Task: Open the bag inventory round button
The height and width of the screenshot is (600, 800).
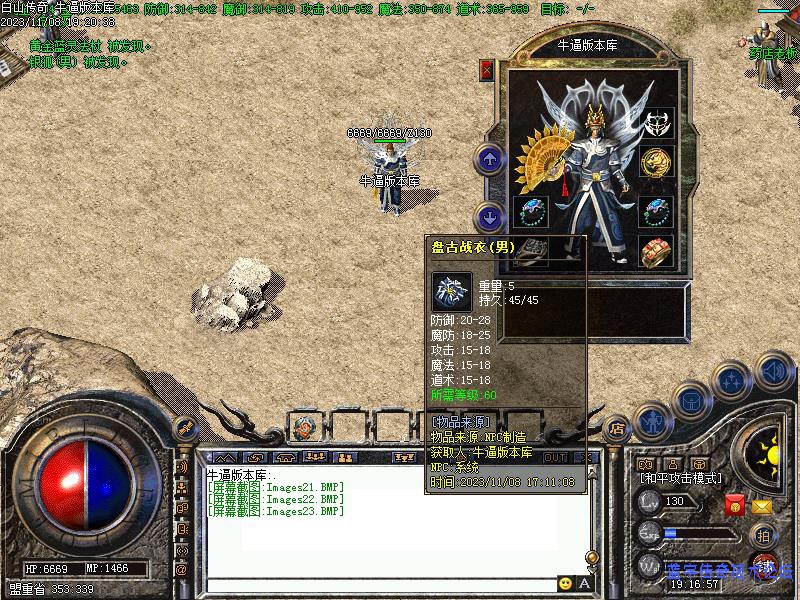Action: coord(692,398)
